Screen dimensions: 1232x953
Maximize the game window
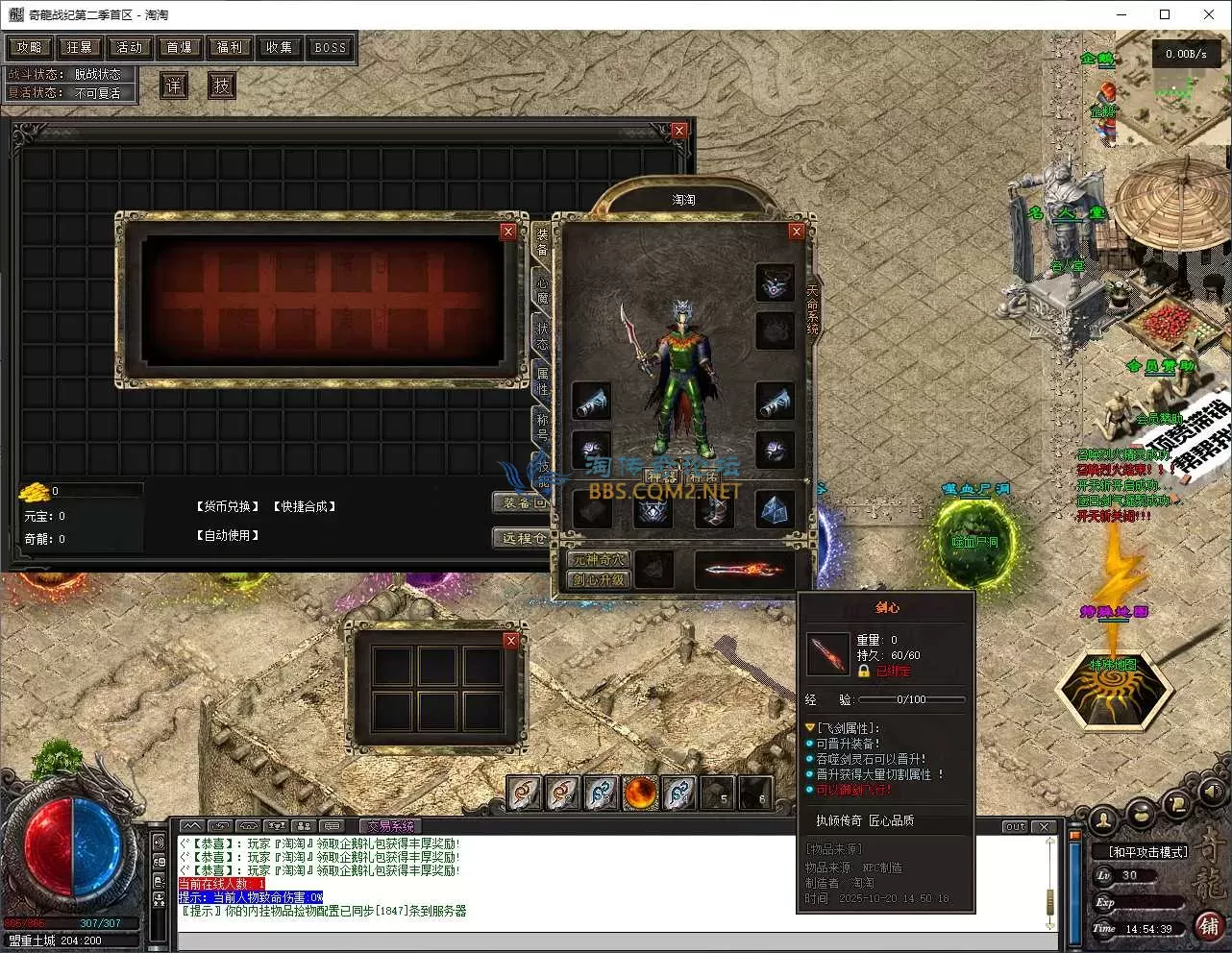(1165, 14)
